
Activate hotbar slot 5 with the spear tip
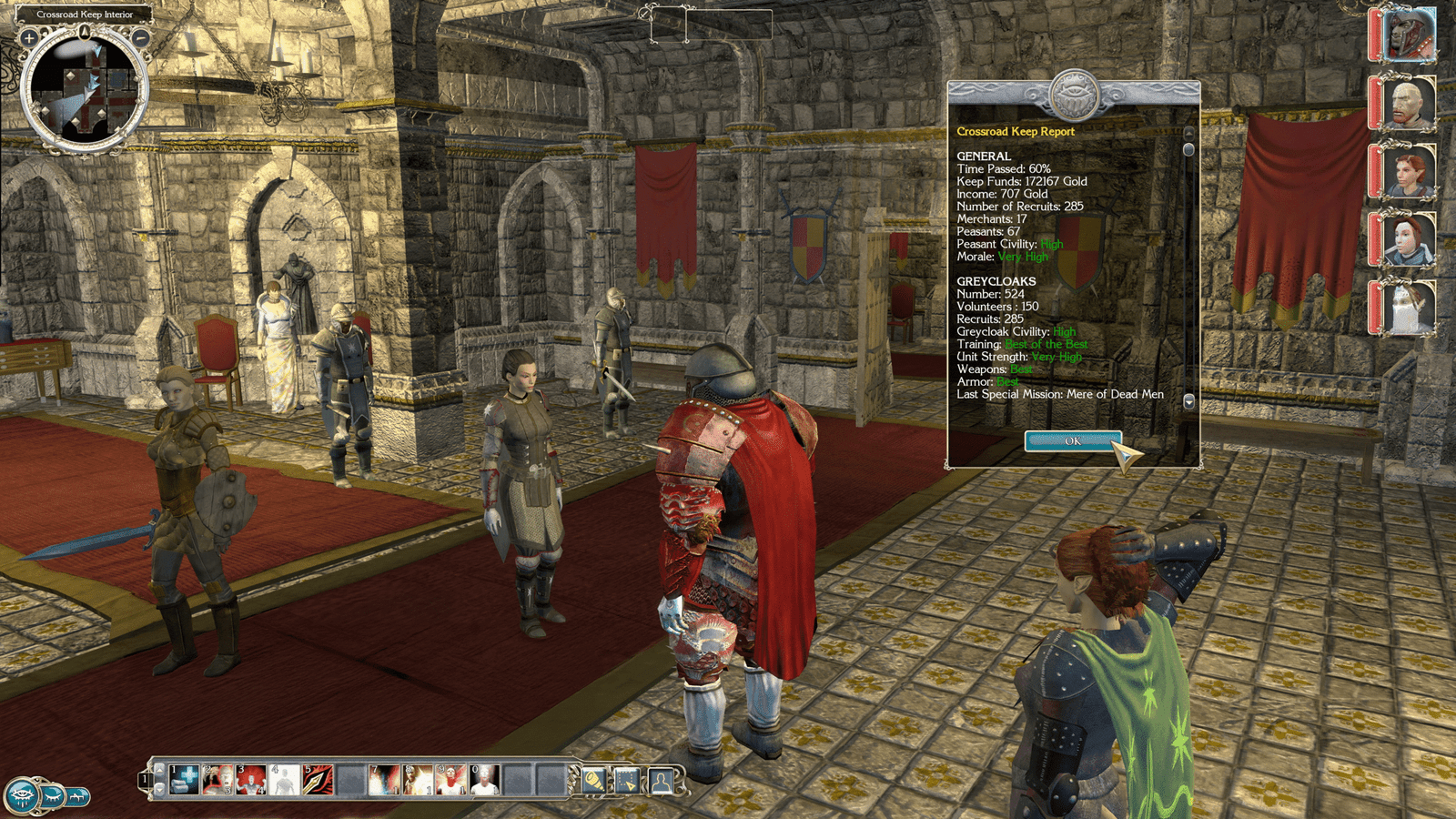318,780
